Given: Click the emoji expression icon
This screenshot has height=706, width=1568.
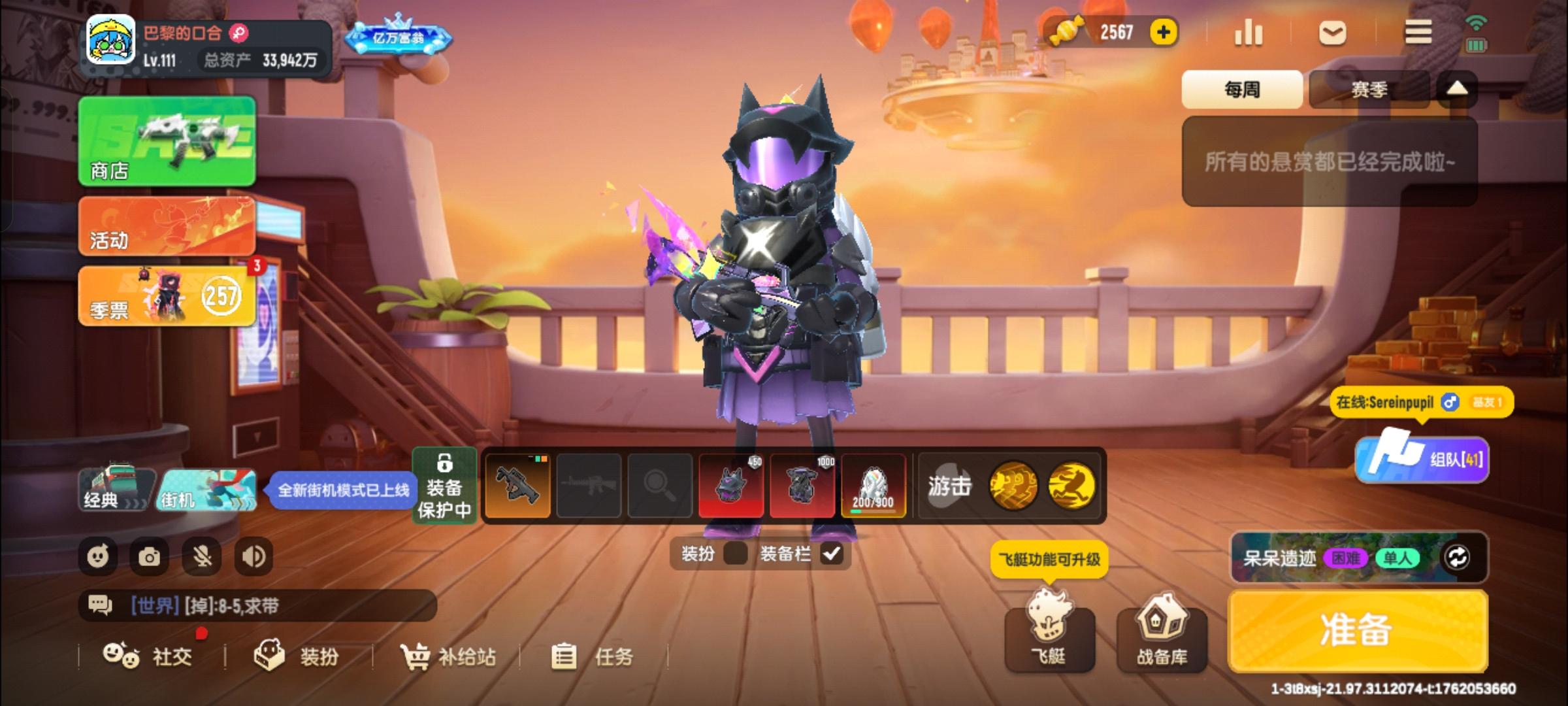Looking at the screenshot, I should click(x=98, y=556).
